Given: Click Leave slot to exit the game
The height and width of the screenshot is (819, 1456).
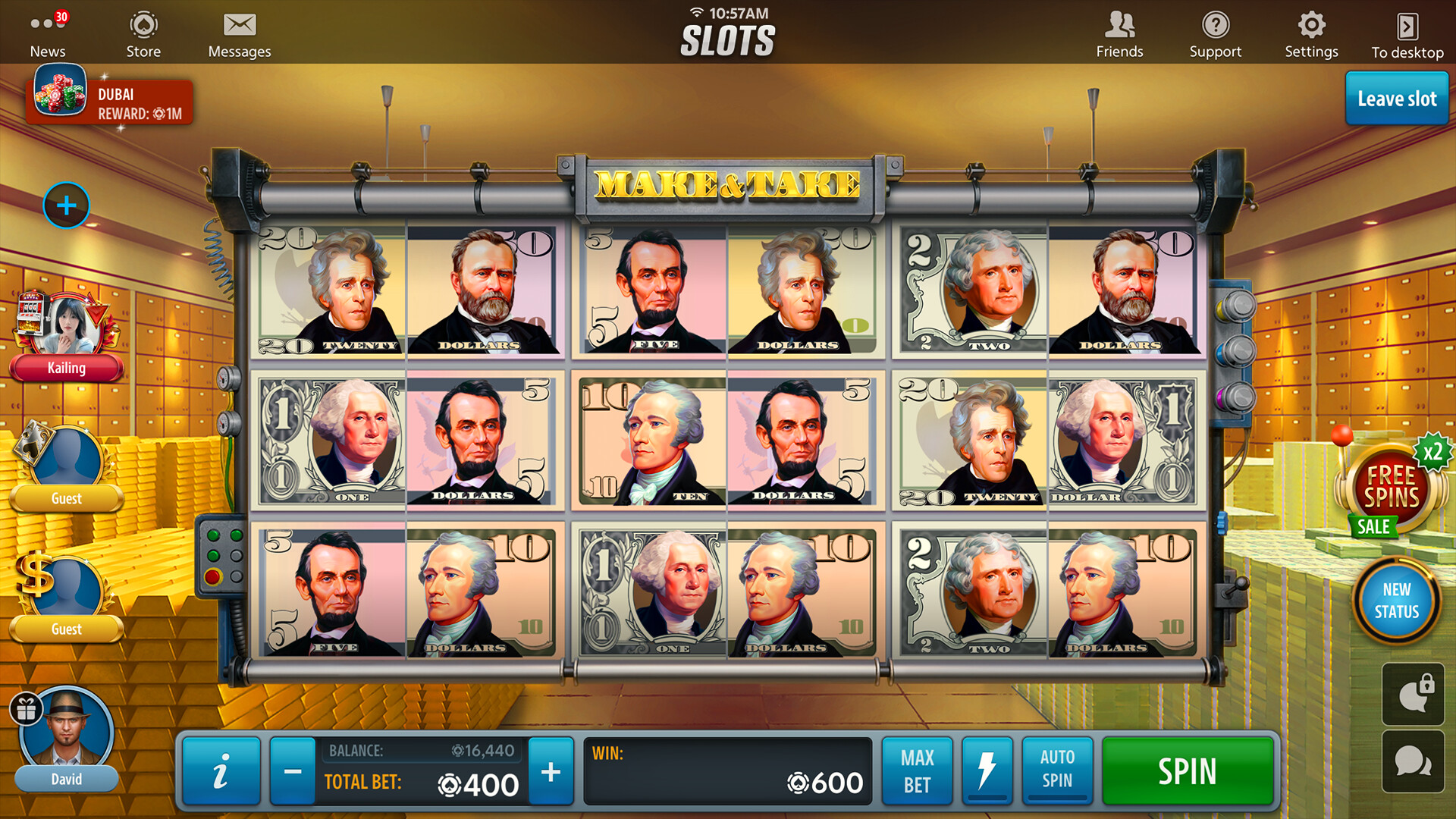Looking at the screenshot, I should (1398, 99).
